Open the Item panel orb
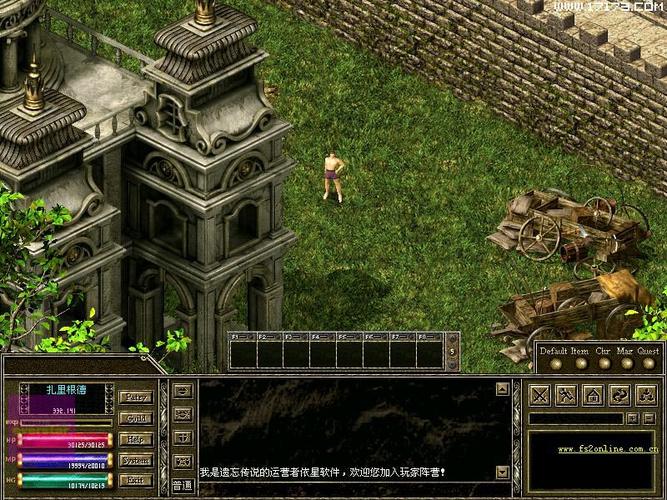 click(579, 363)
